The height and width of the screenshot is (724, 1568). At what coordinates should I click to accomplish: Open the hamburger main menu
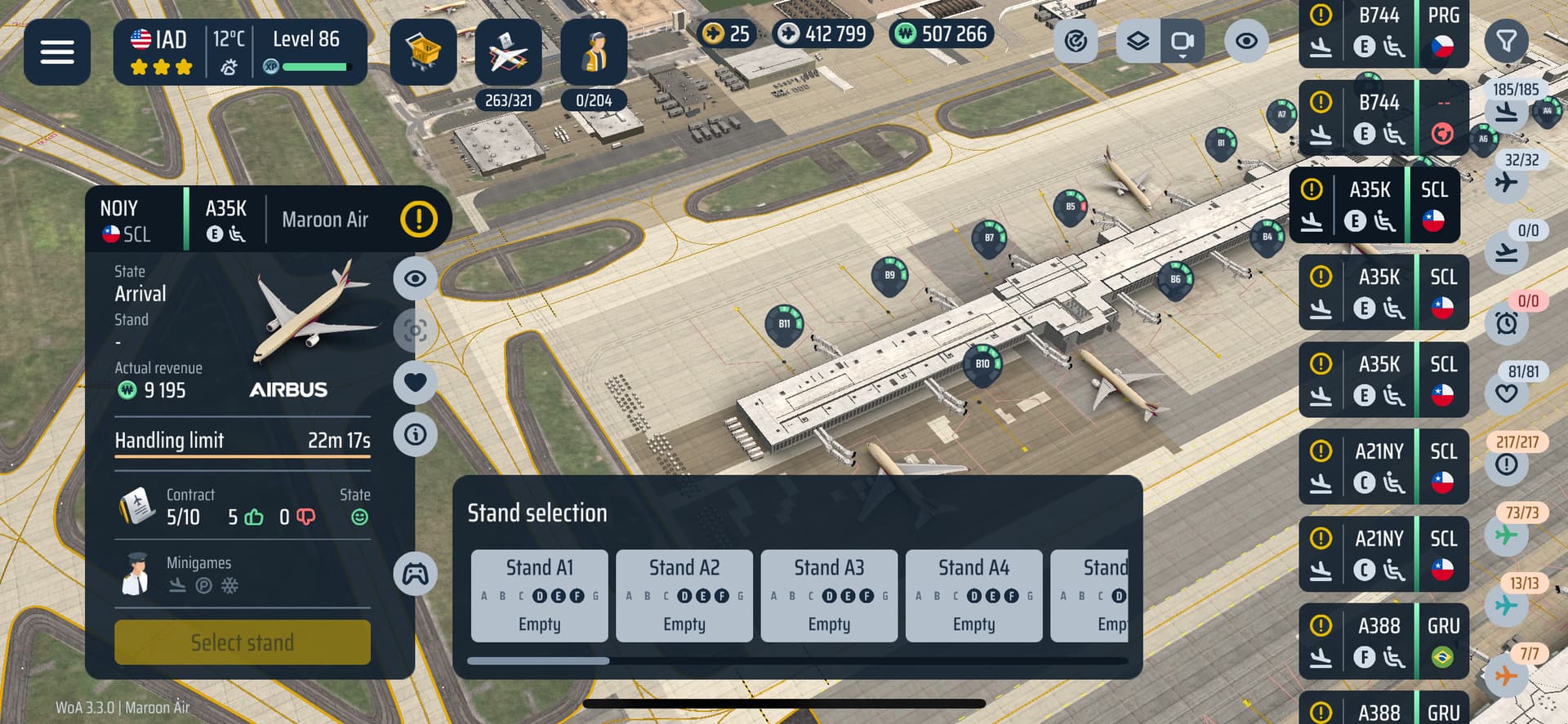(57, 52)
